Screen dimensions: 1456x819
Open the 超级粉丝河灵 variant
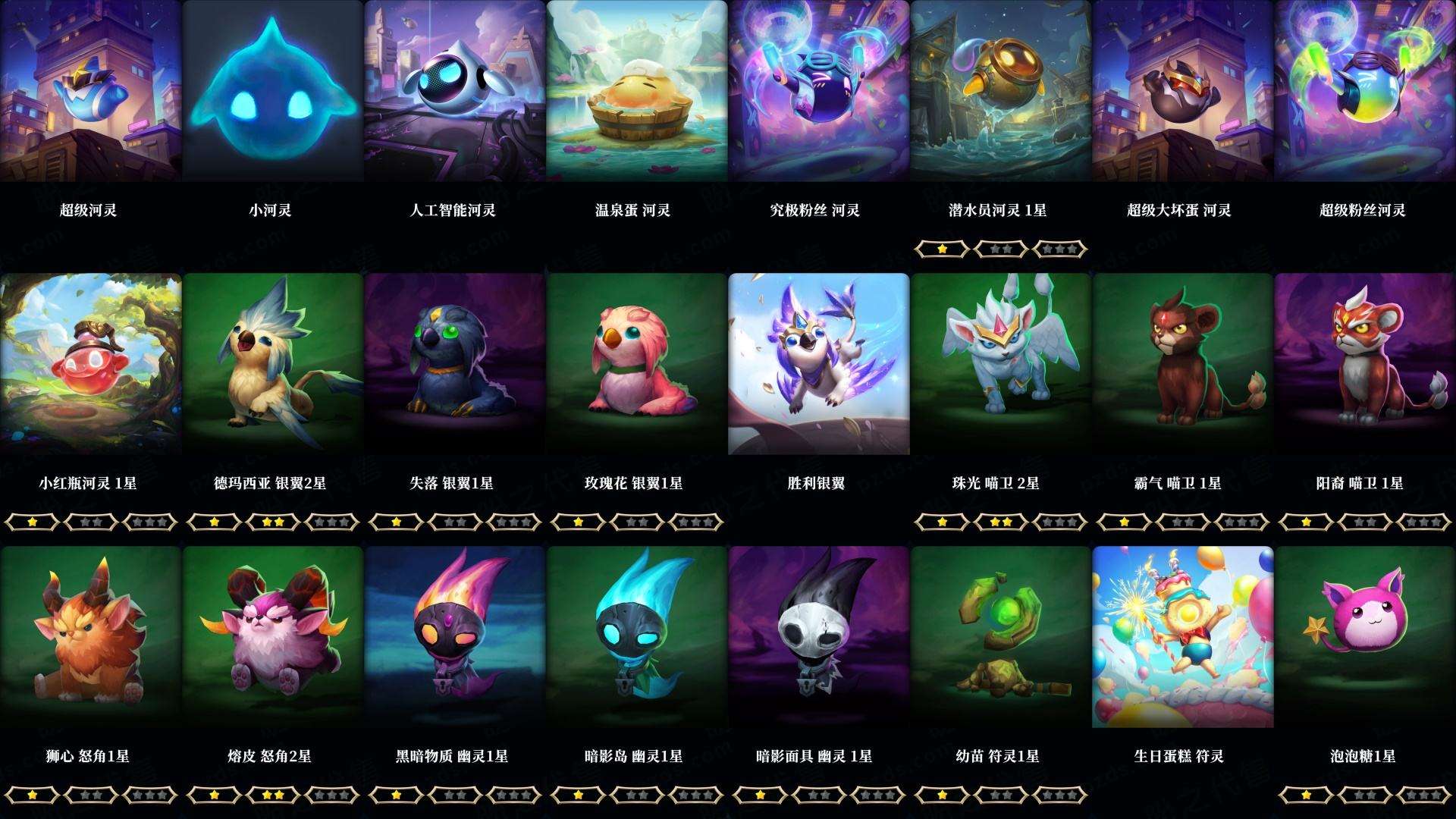(x=1365, y=91)
